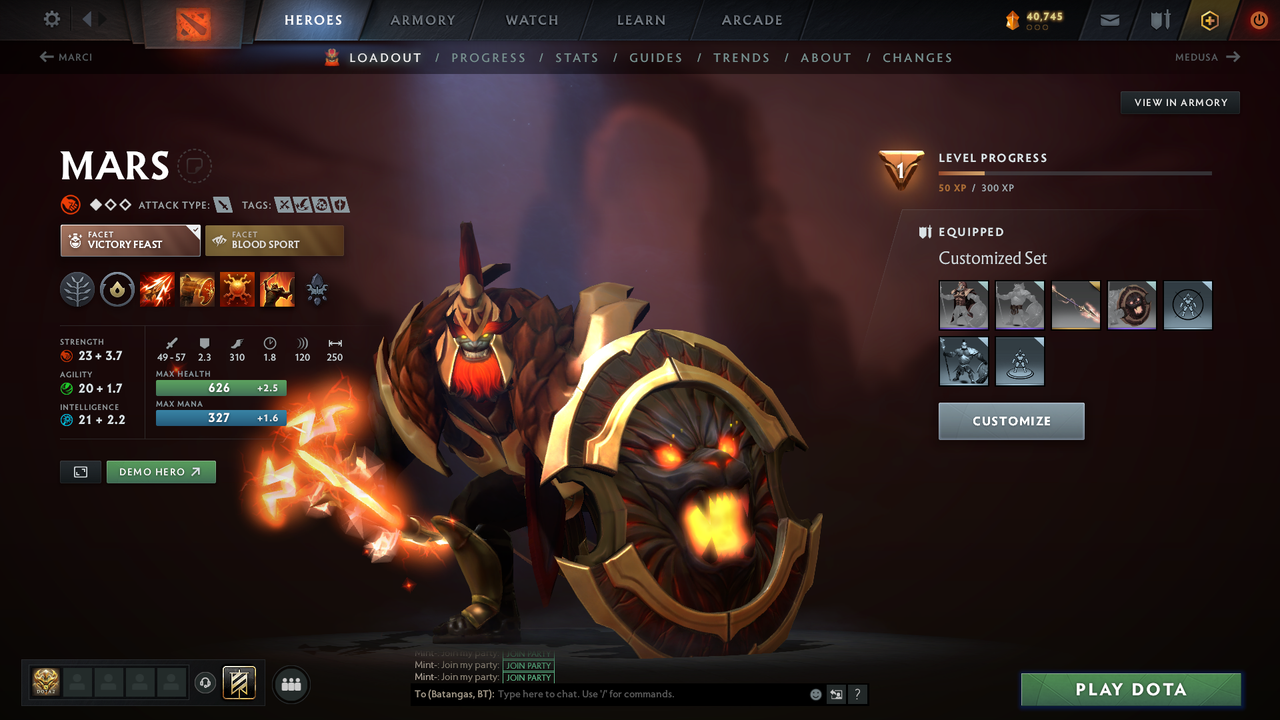
Task: Open the ARCADE menu
Action: (x=751, y=19)
